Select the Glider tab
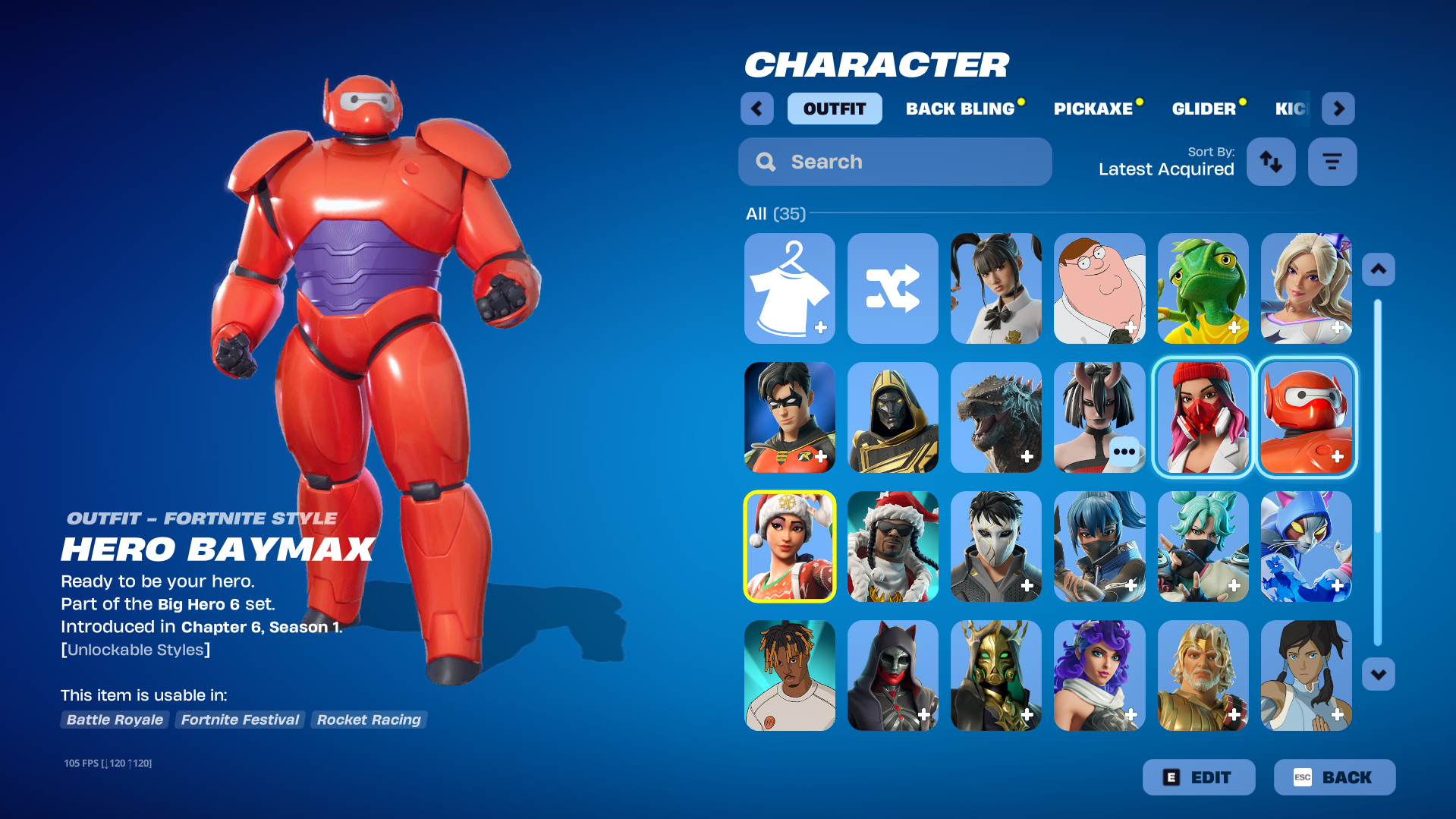The width and height of the screenshot is (1456, 819). coord(1203,109)
